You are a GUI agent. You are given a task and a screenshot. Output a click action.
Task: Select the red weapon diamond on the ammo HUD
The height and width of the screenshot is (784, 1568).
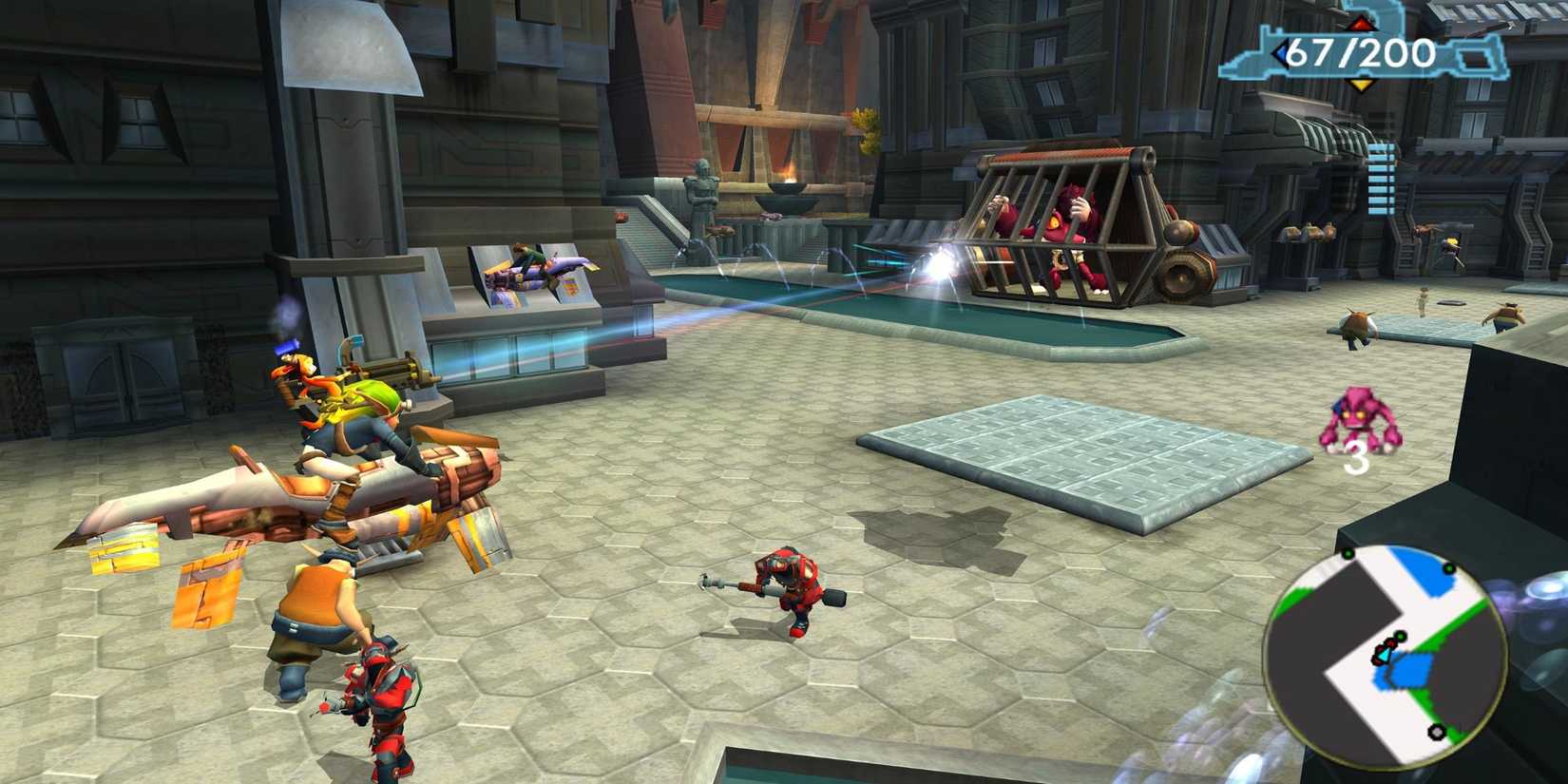click(1362, 25)
